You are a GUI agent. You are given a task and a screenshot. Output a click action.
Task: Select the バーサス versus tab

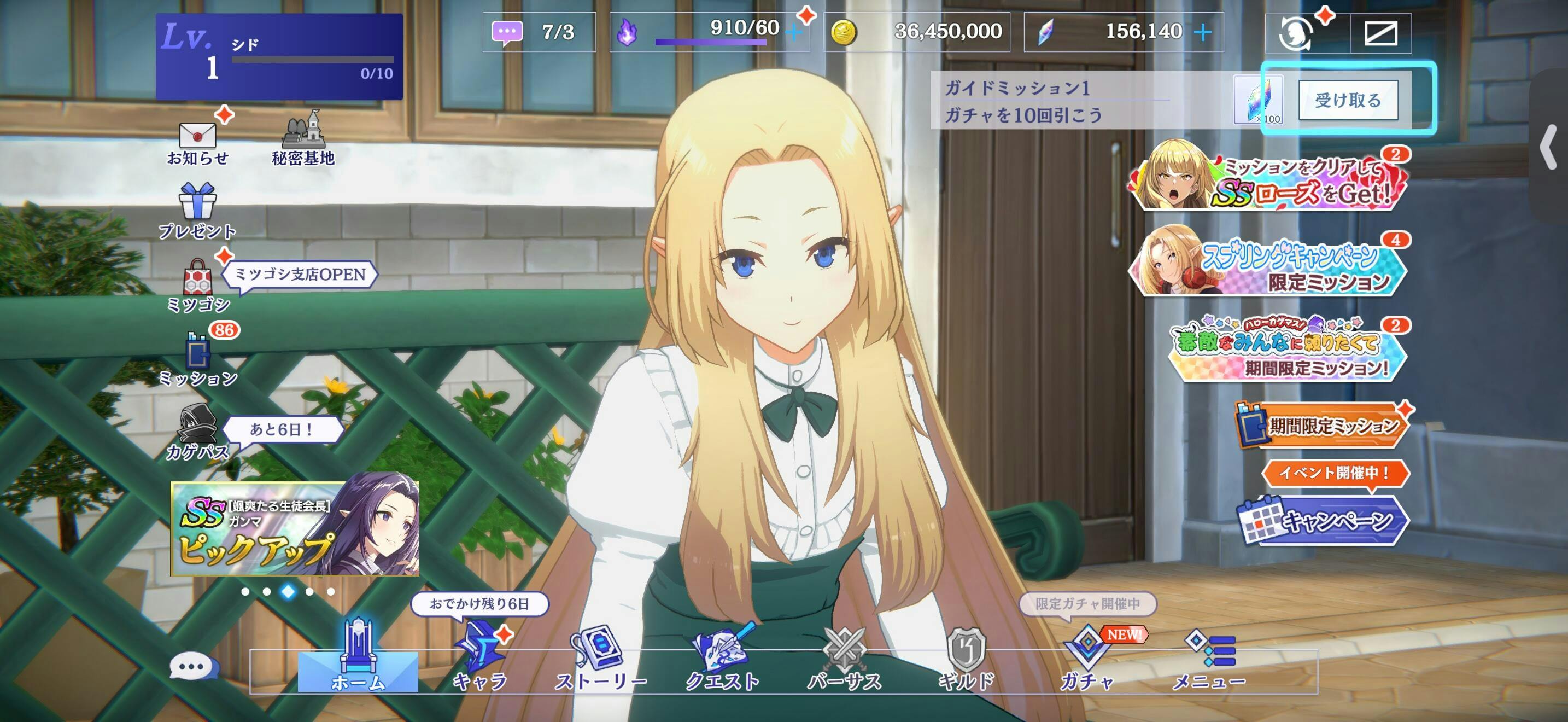[x=844, y=661]
